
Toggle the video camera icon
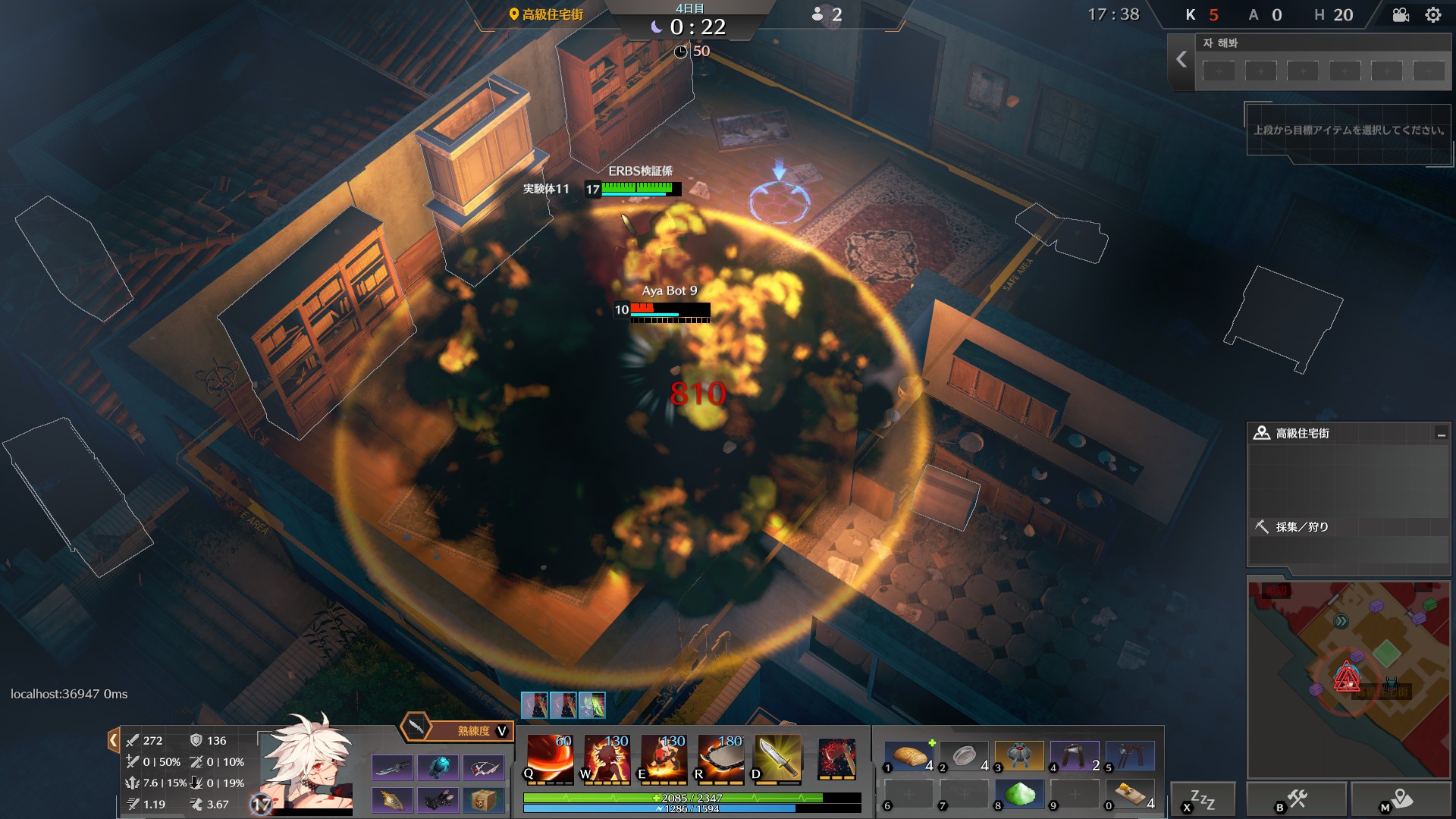click(1401, 15)
